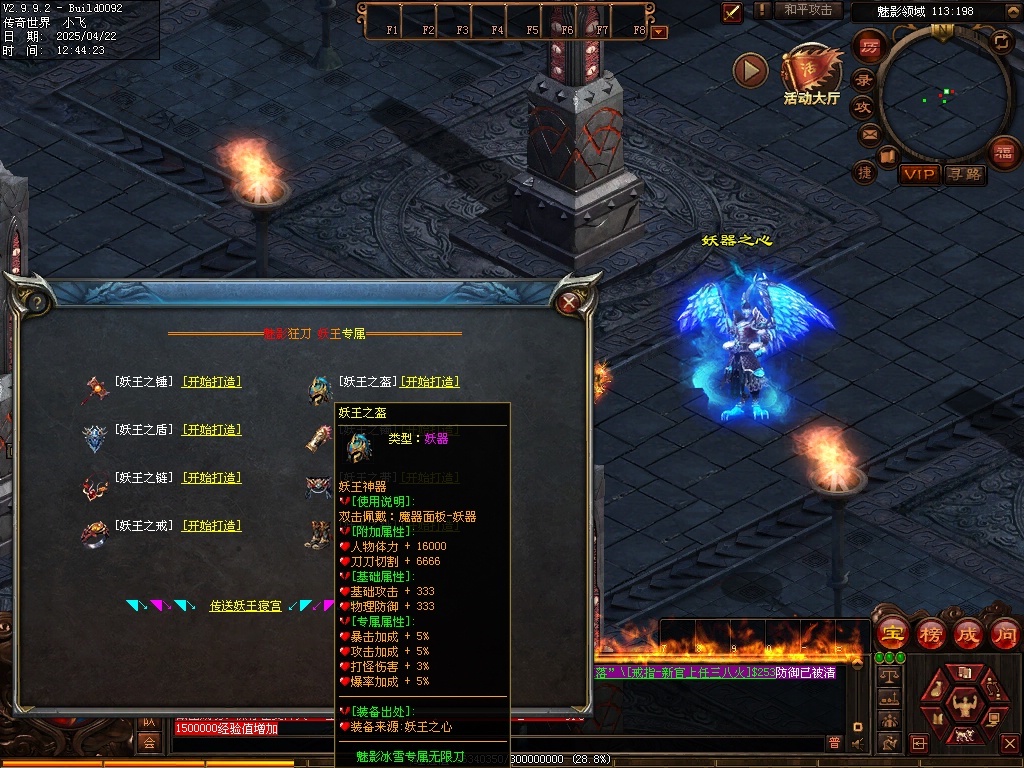
Task: Start forging the 妖王之锤
Action: point(211,381)
